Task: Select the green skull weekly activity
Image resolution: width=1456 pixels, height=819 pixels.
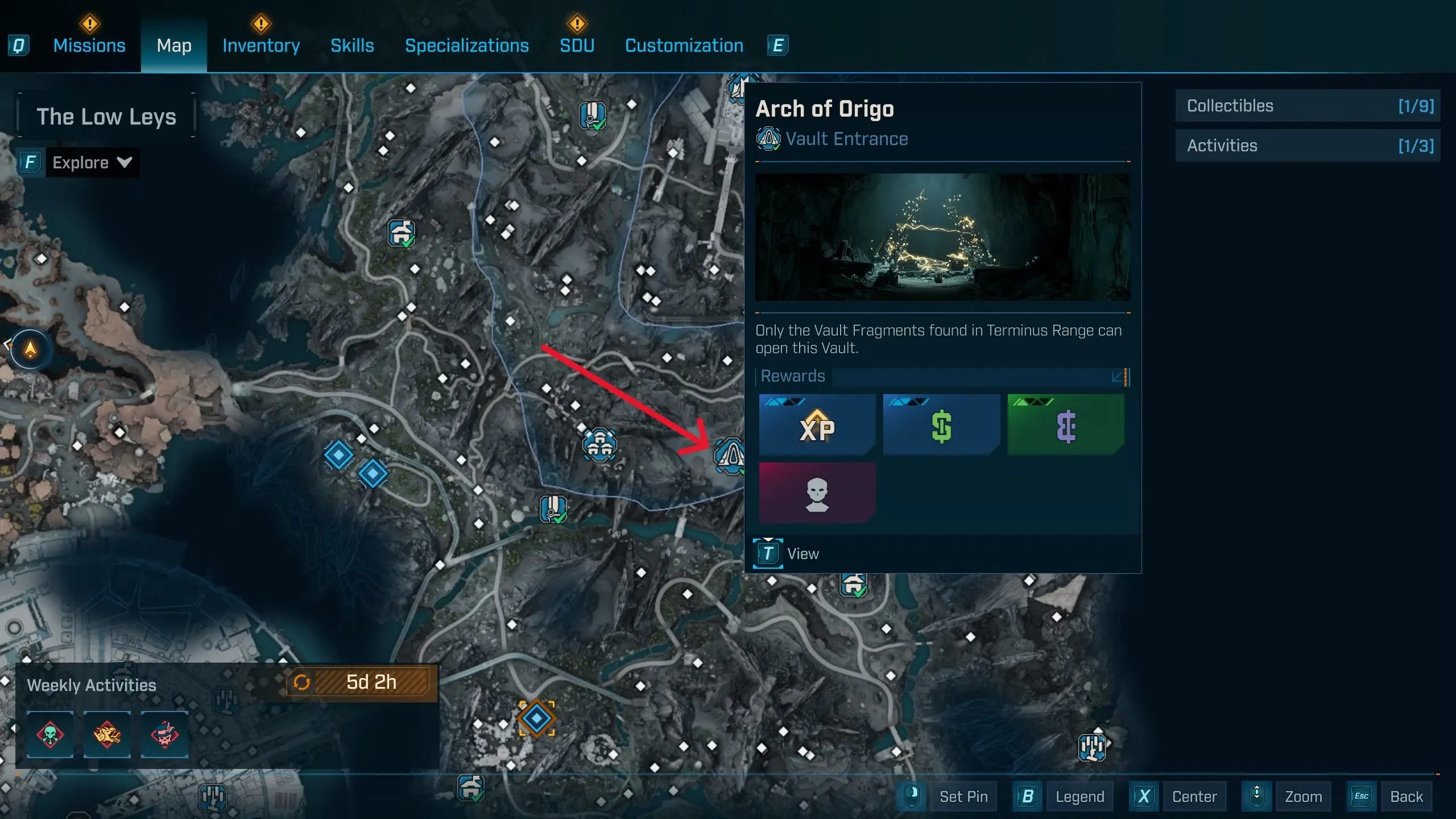Action: (x=50, y=734)
